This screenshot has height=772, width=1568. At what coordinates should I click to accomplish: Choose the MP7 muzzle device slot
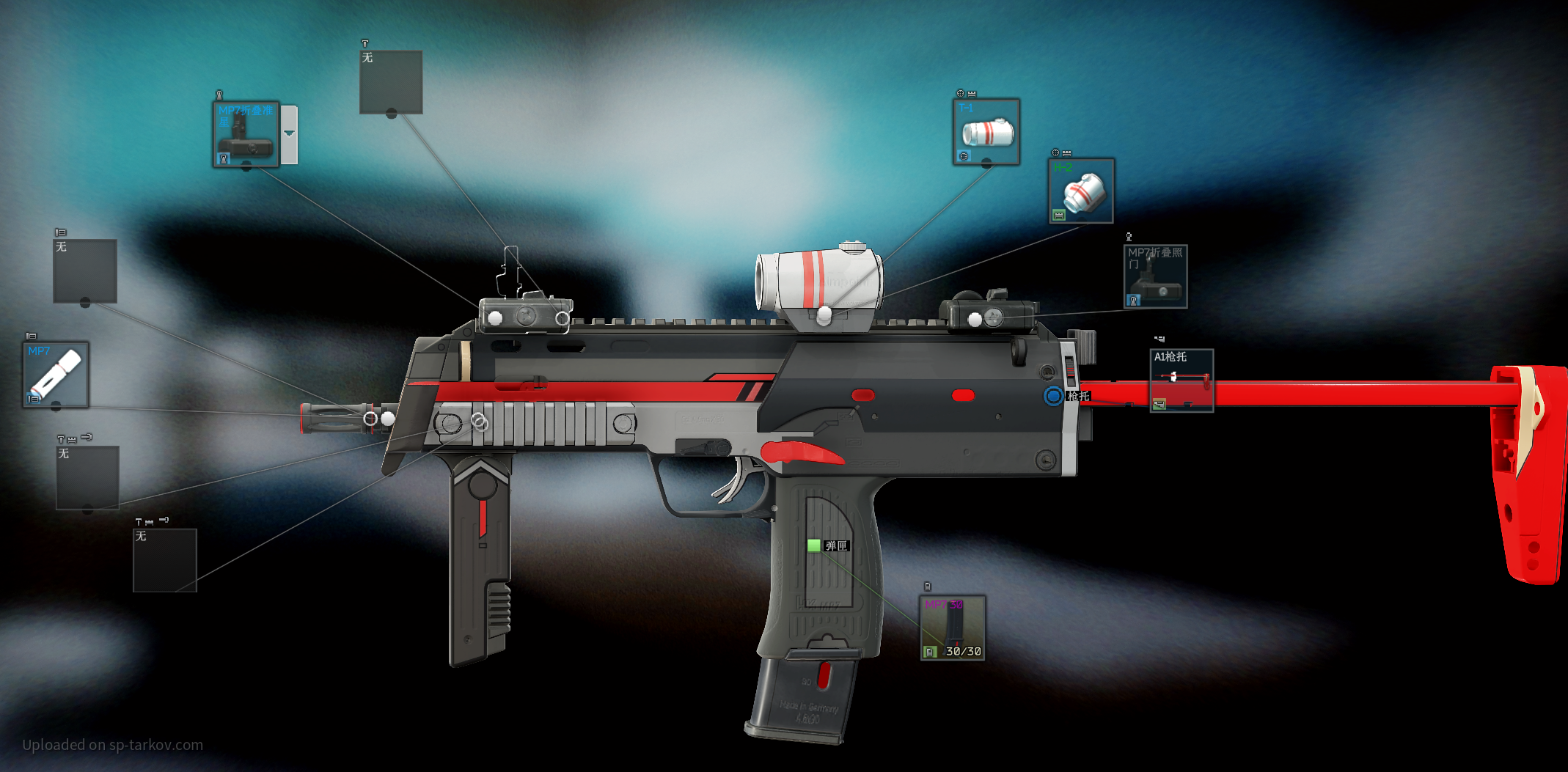(x=56, y=375)
